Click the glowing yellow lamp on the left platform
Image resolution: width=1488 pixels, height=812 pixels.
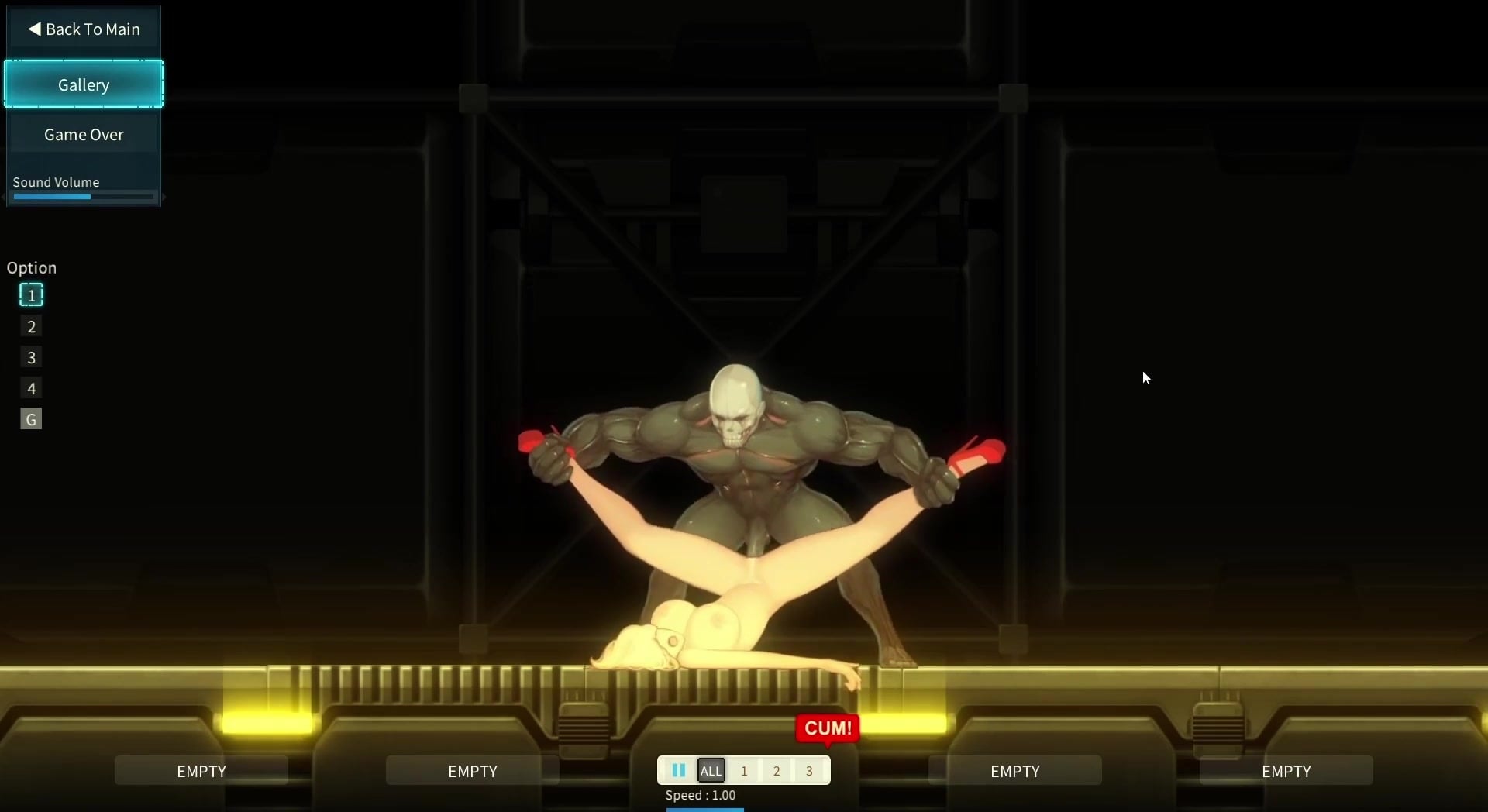click(267, 723)
